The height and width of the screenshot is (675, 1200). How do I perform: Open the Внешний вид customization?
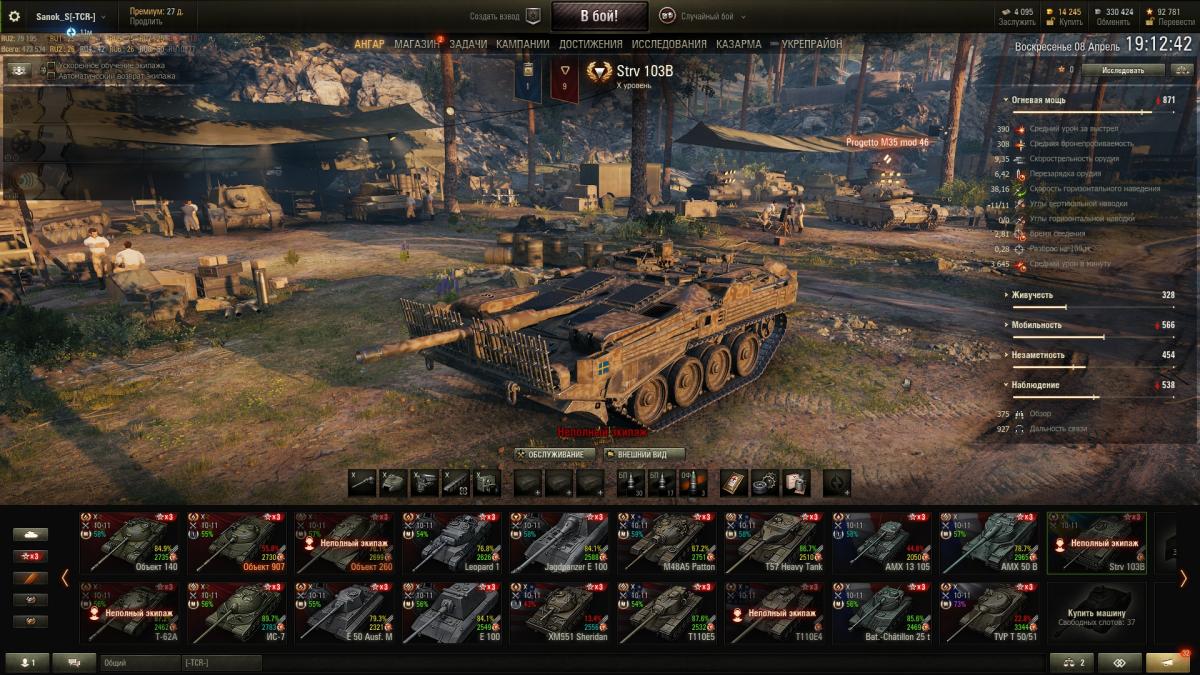point(644,454)
